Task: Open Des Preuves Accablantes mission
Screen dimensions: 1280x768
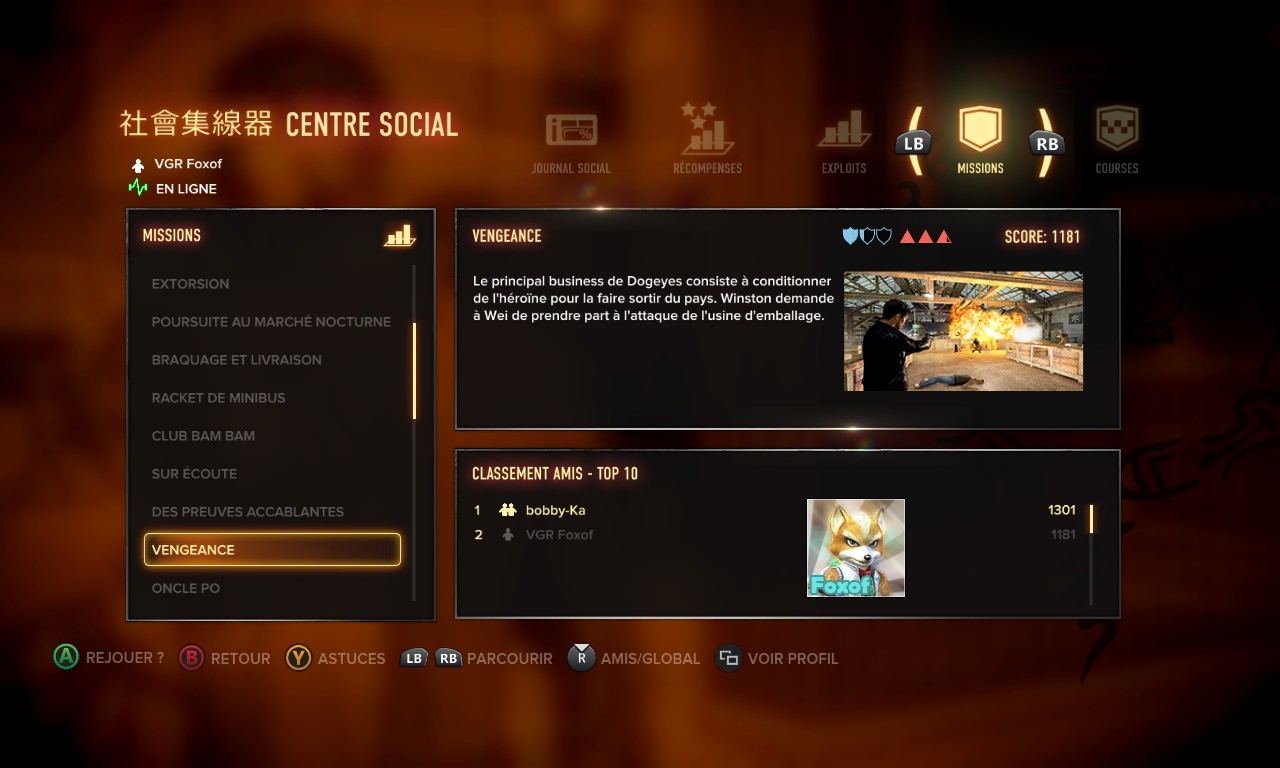Action: point(247,512)
